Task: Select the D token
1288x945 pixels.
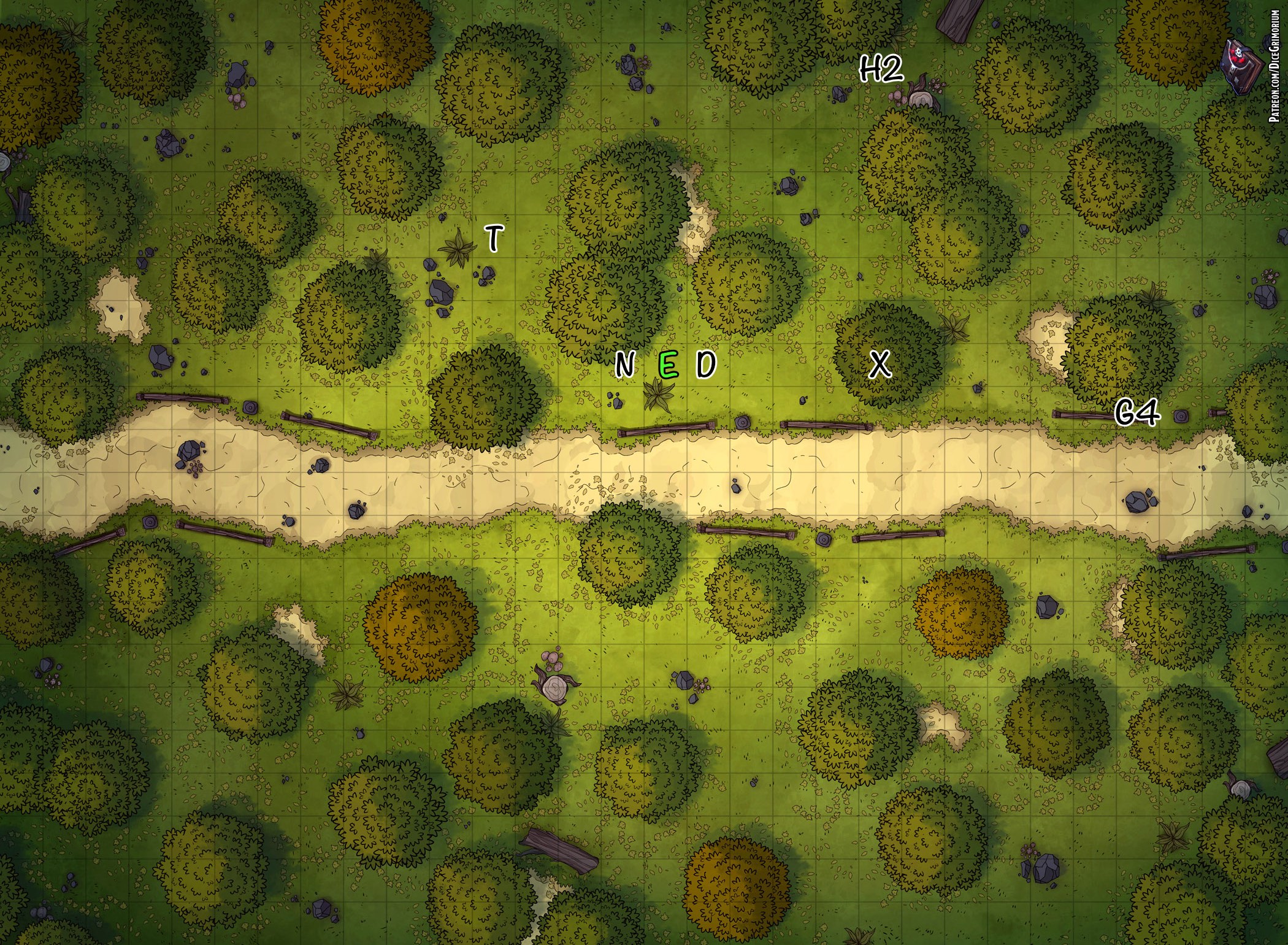Action: pos(706,364)
